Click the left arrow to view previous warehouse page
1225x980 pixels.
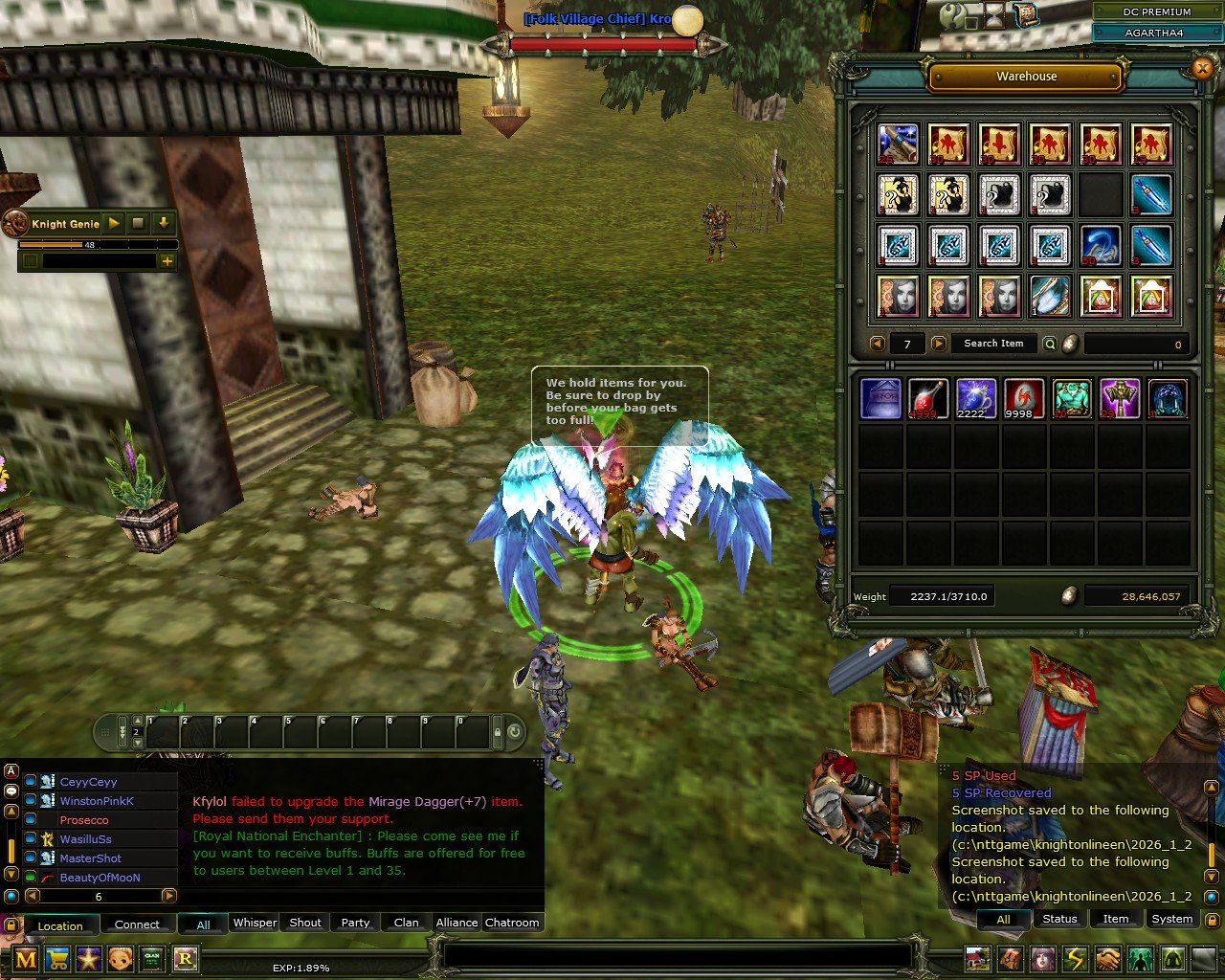(877, 344)
